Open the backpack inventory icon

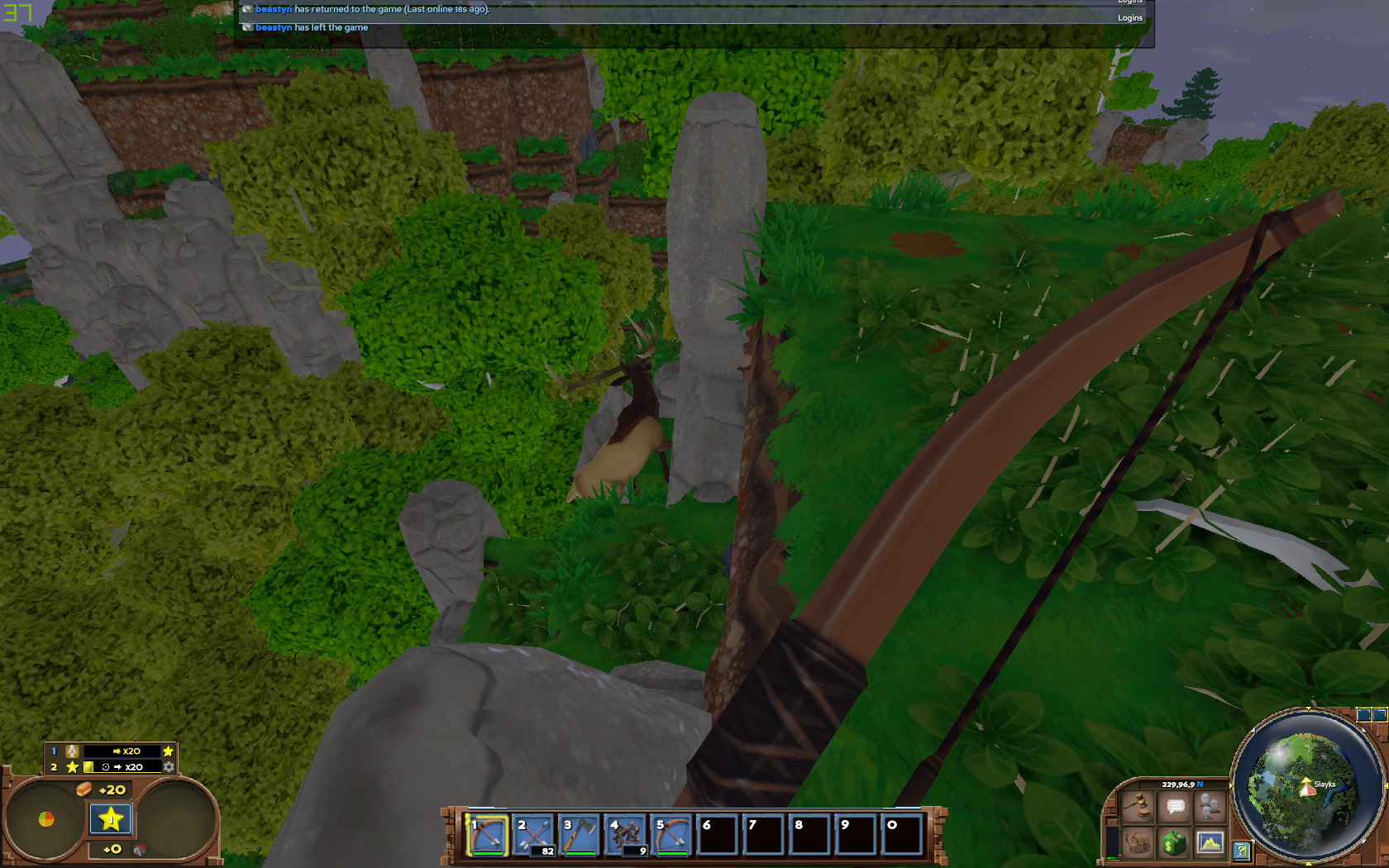[1138, 843]
